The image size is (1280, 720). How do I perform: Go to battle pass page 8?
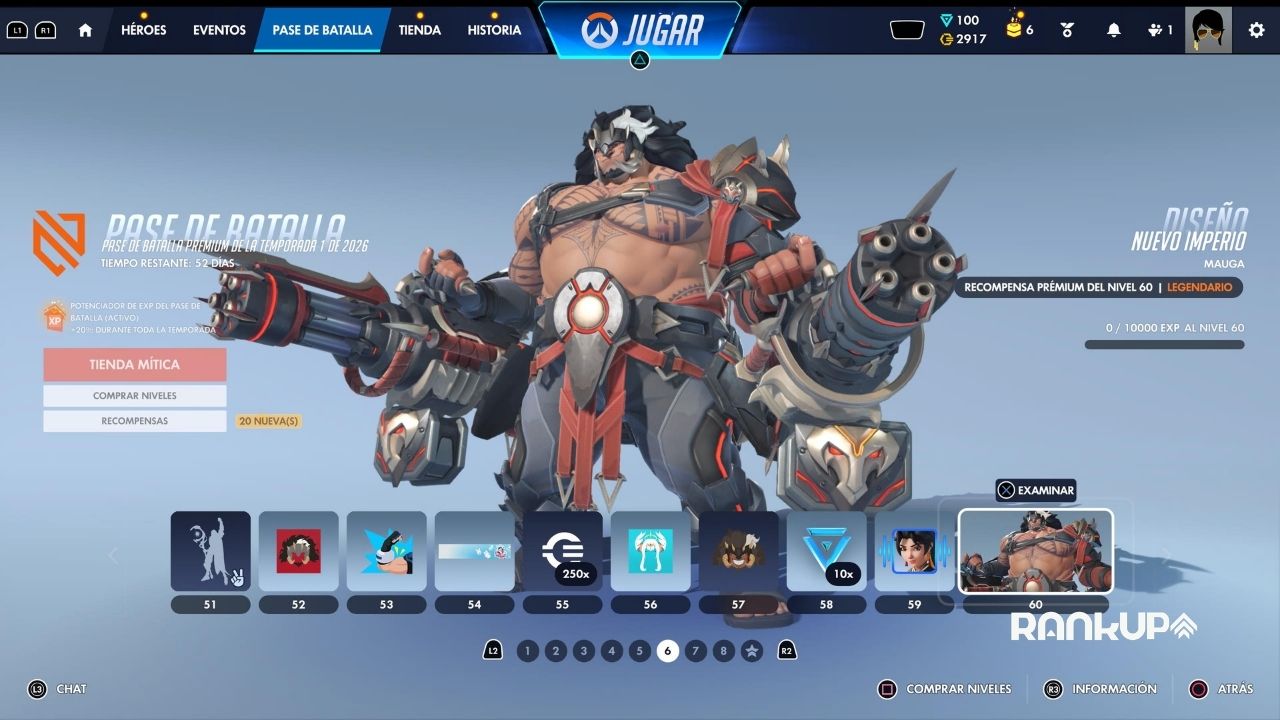[x=724, y=651]
